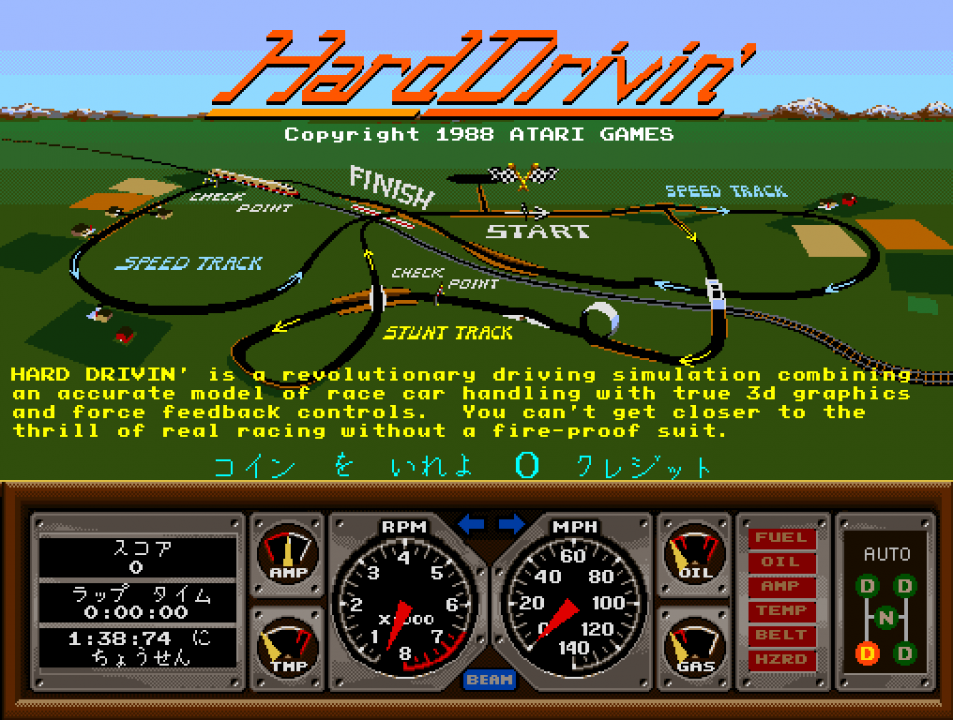Select the FUEL warning light
The height and width of the screenshot is (720, 953).
(781, 538)
